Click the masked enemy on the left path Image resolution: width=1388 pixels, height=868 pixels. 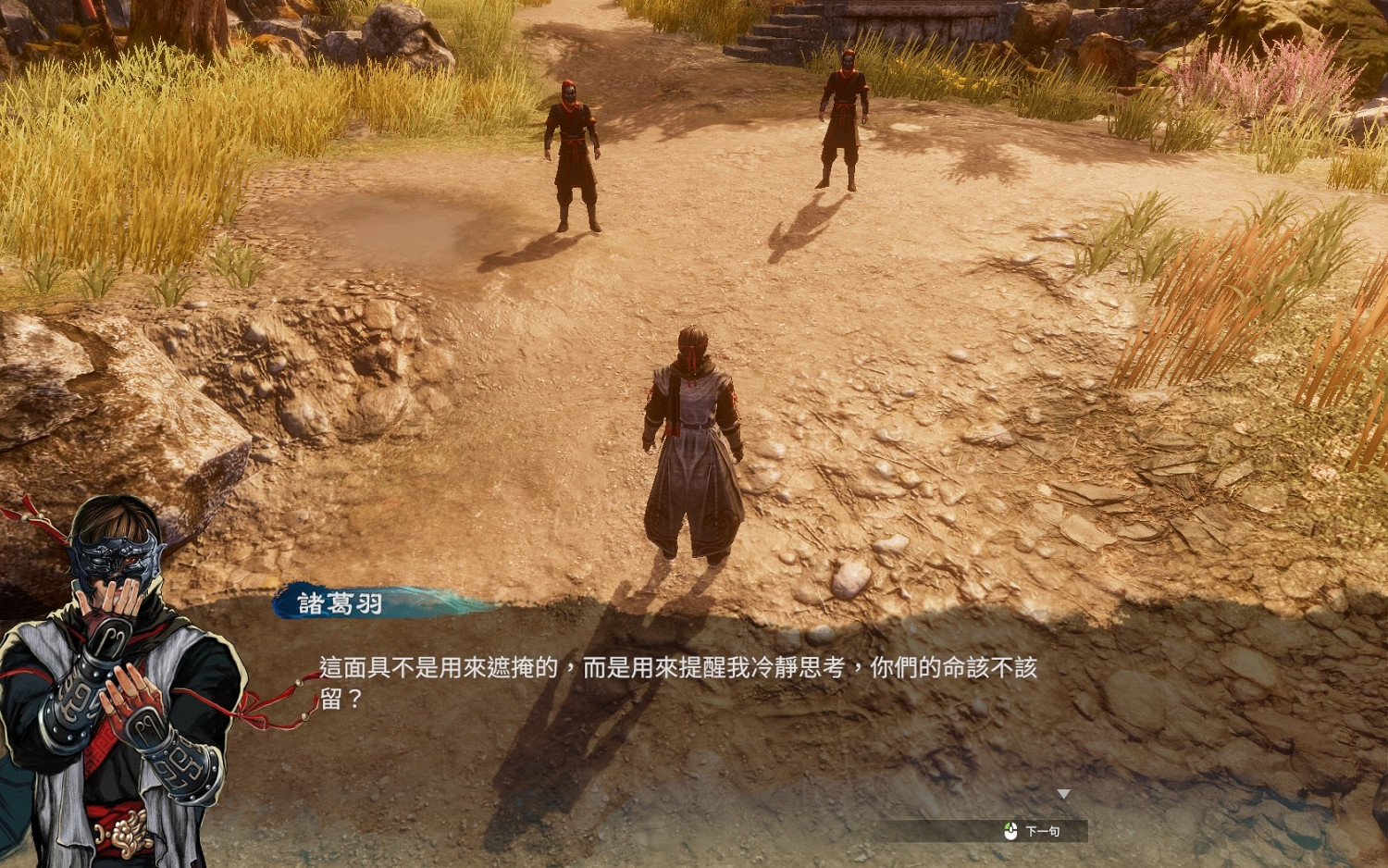click(572, 148)
